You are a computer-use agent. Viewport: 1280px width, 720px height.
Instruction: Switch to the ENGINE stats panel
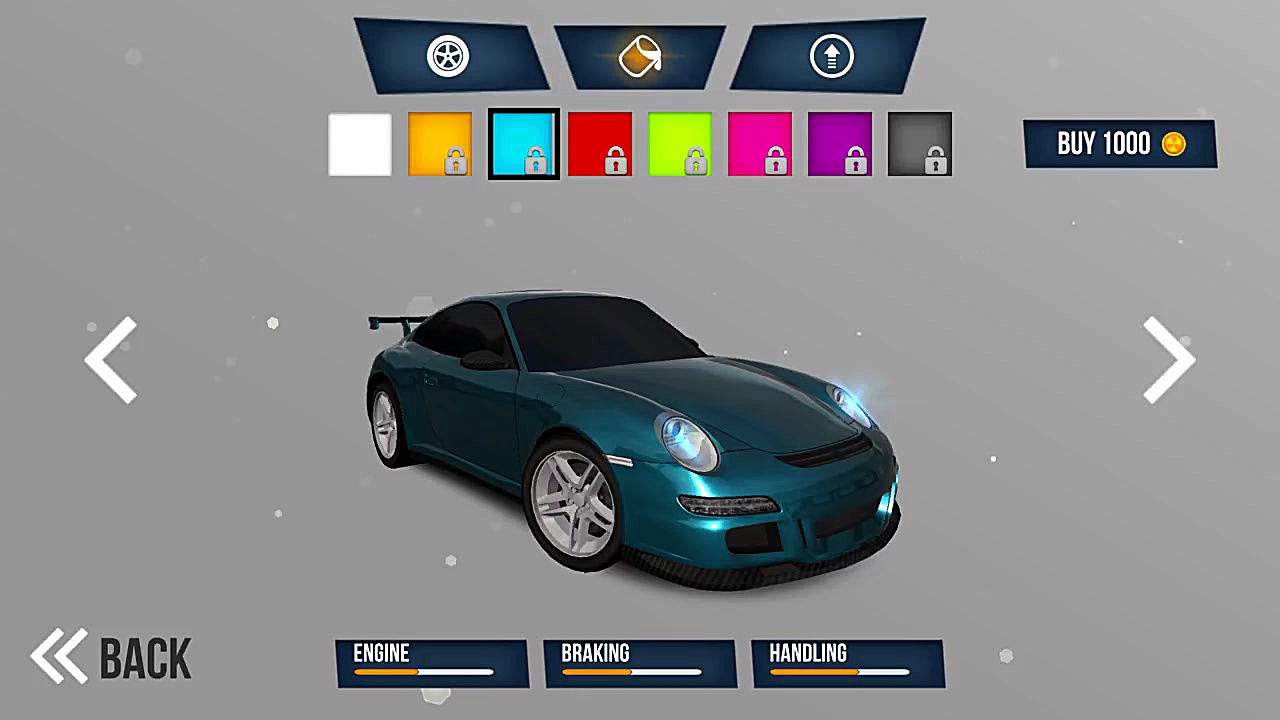432,663
